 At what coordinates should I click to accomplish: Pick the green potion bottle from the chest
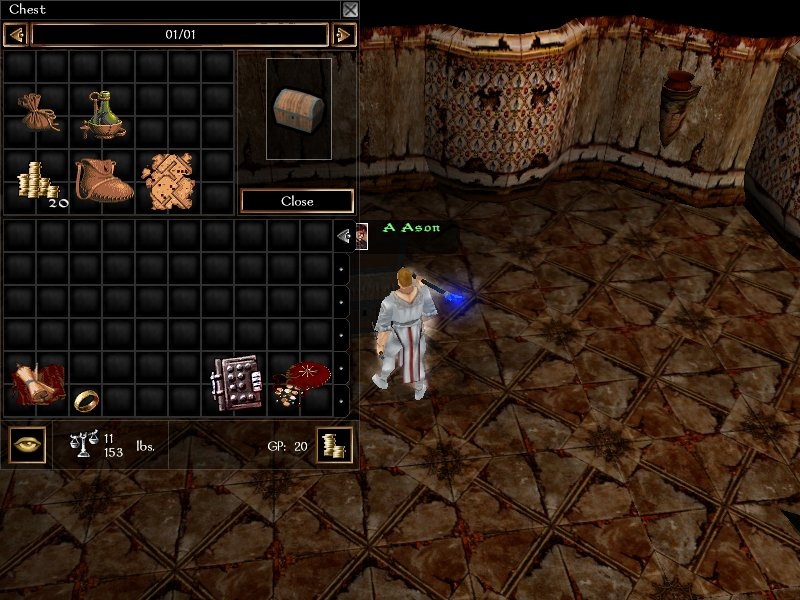102,113
